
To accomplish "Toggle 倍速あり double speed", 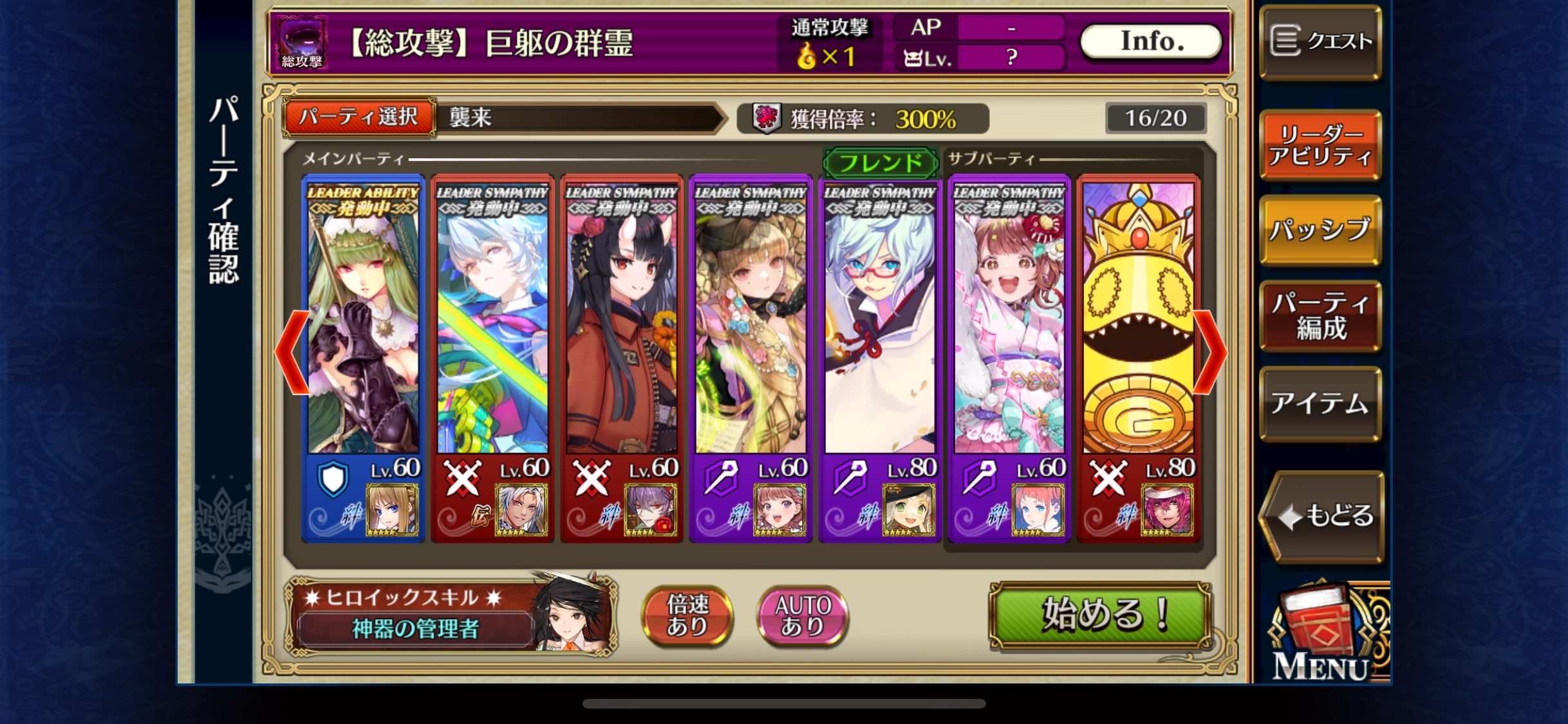I will [687, 615].
